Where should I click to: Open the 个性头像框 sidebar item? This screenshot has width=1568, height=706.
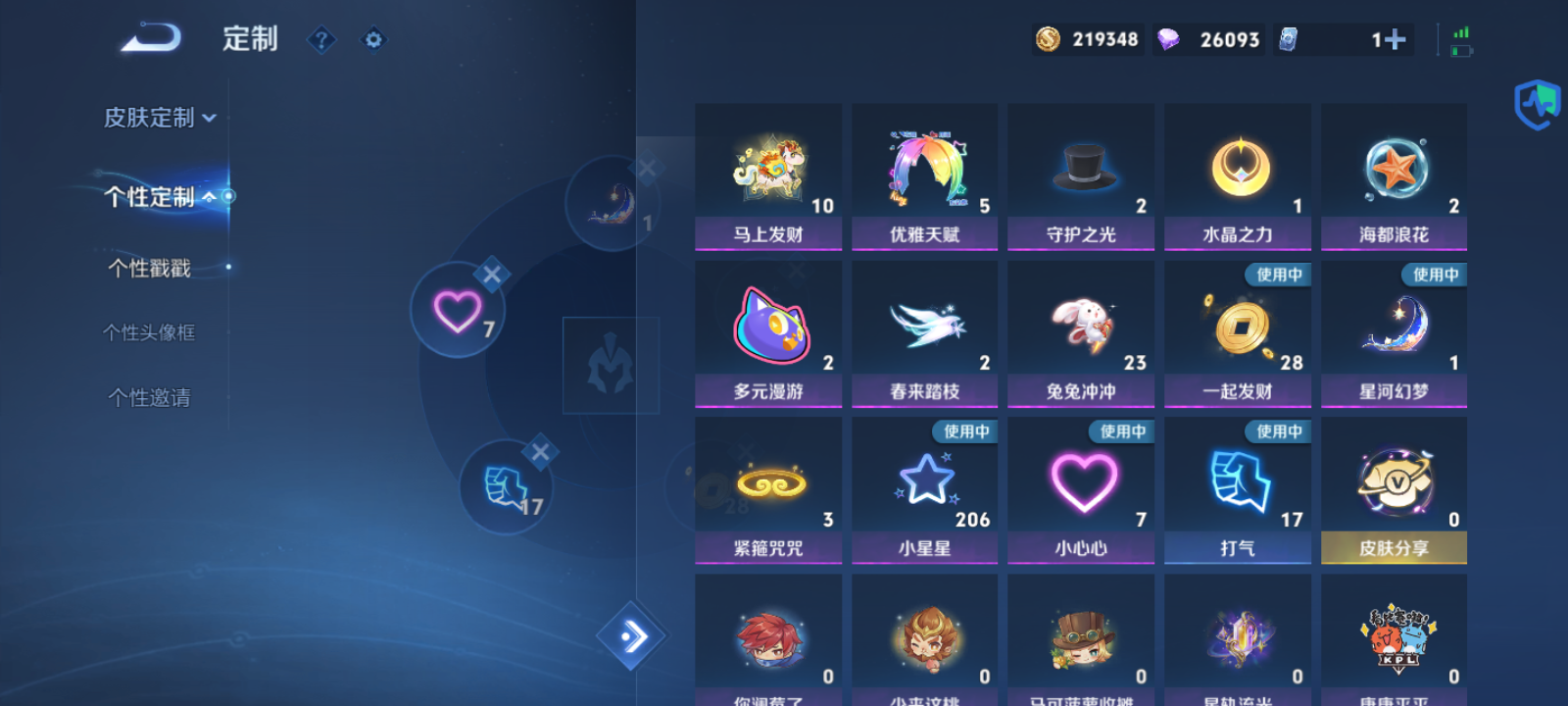[x=149, y=332]
